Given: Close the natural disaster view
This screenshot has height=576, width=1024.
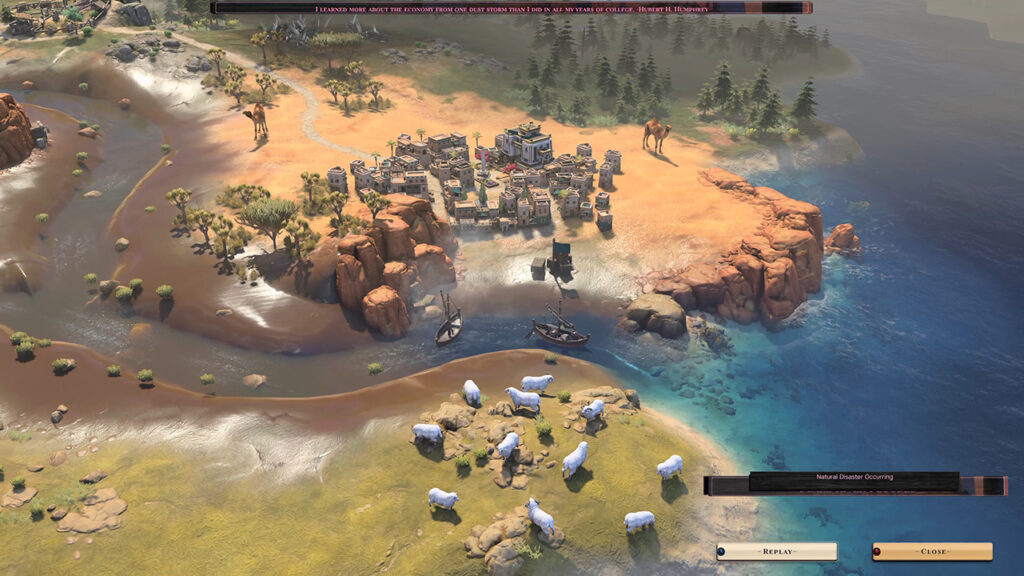Looking at the screenshot, I should 932,551.
